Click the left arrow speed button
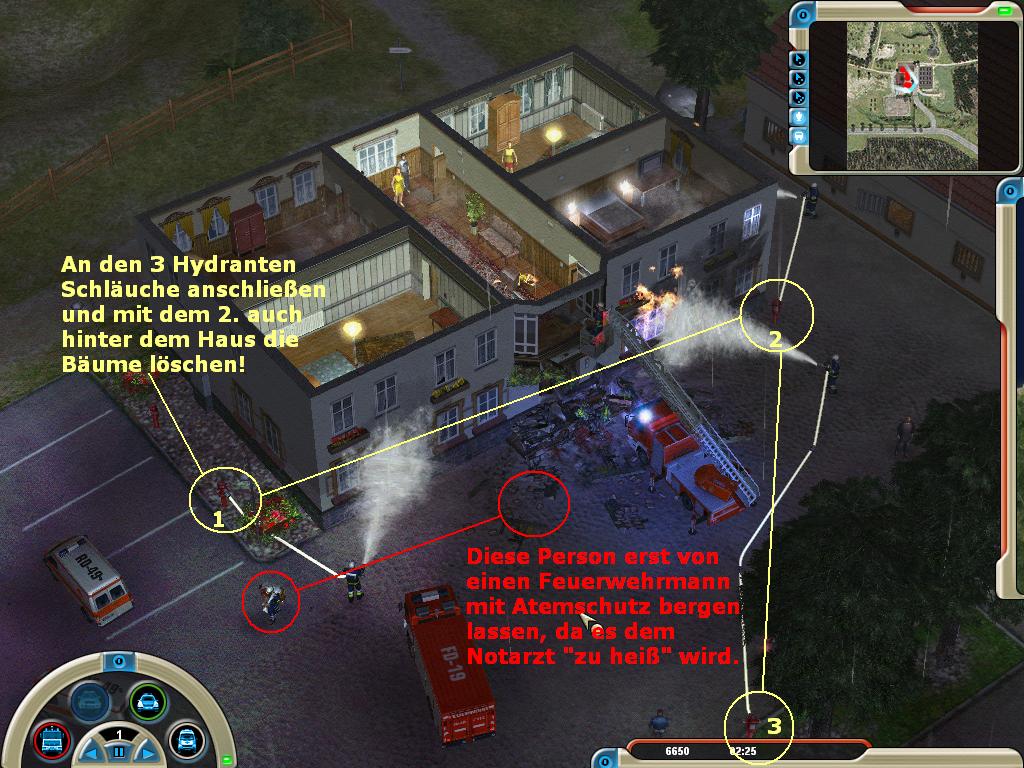 click(x=91, y=751)
